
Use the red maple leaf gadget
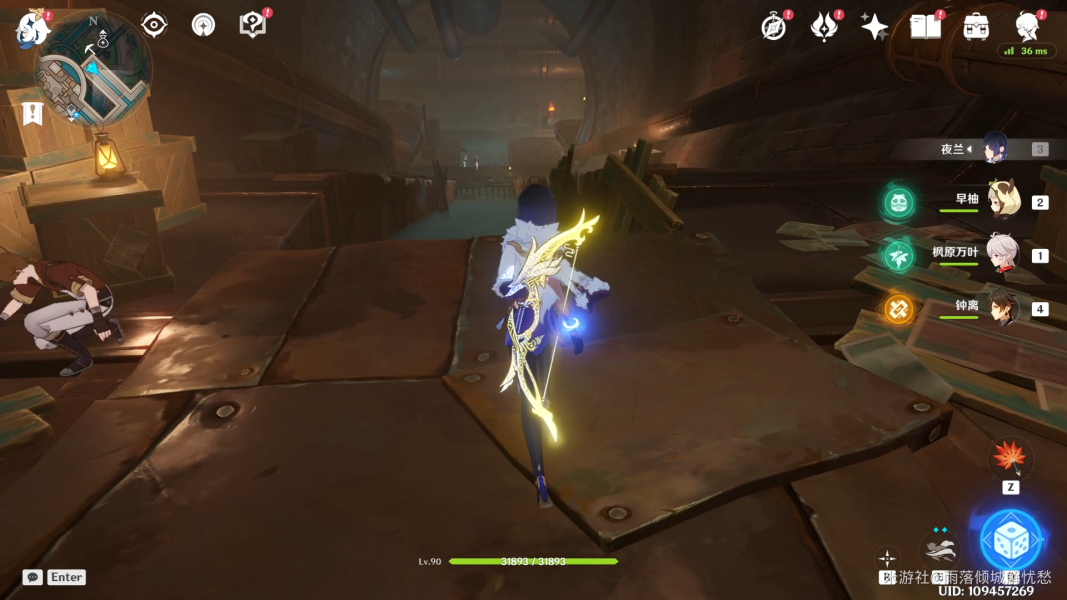(x=1010, y=459)
